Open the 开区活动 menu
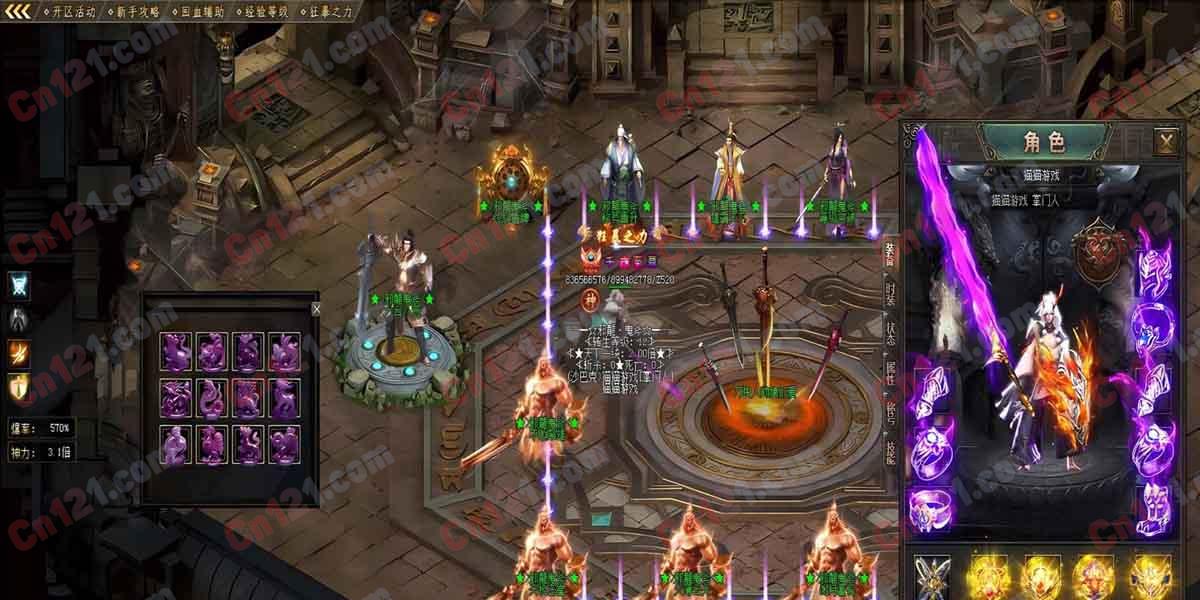This screenshot has width=1200, height=600. click(73, 12)
